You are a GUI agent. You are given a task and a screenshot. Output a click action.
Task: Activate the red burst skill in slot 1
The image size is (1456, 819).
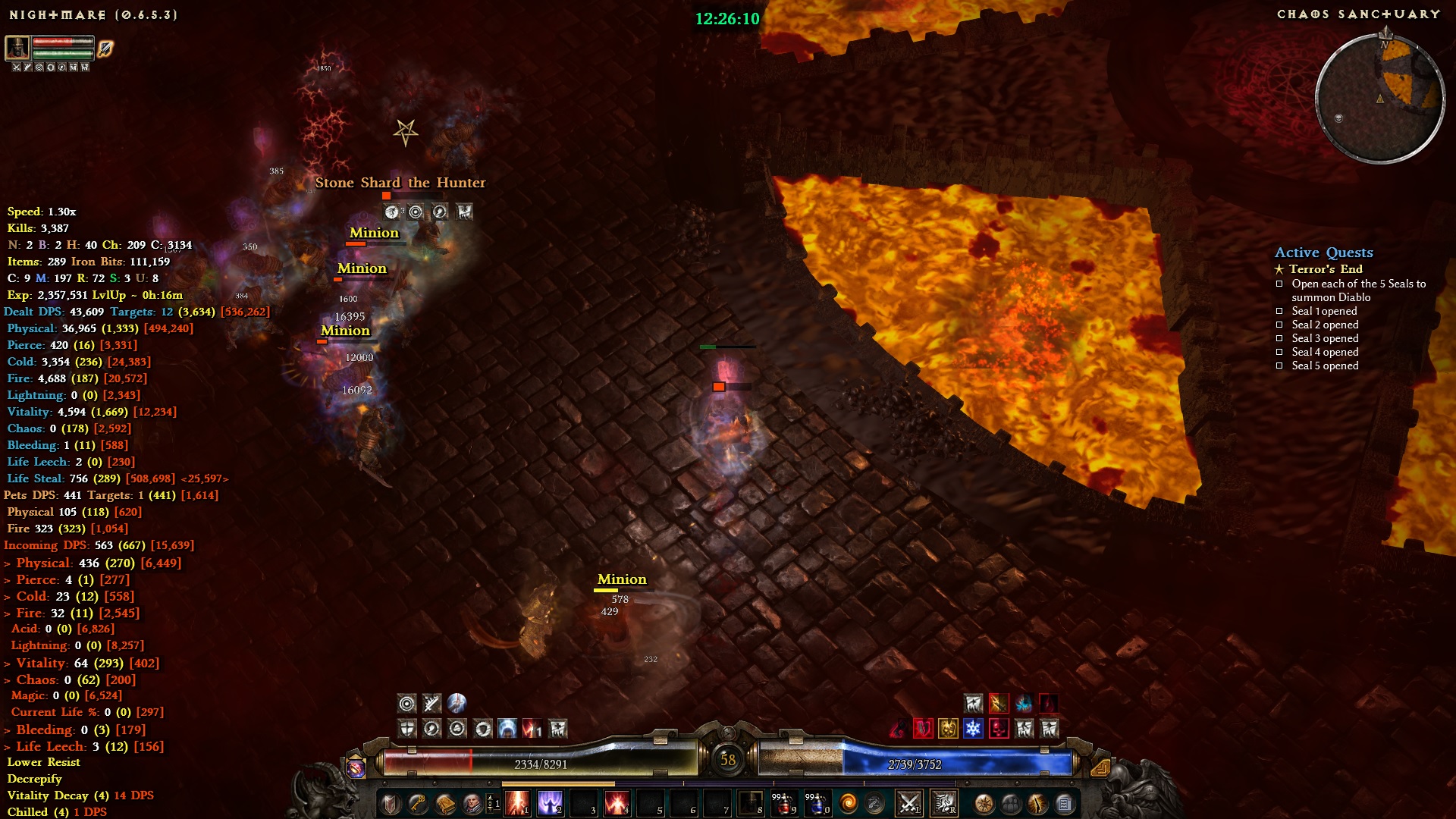tap(517, 802)
